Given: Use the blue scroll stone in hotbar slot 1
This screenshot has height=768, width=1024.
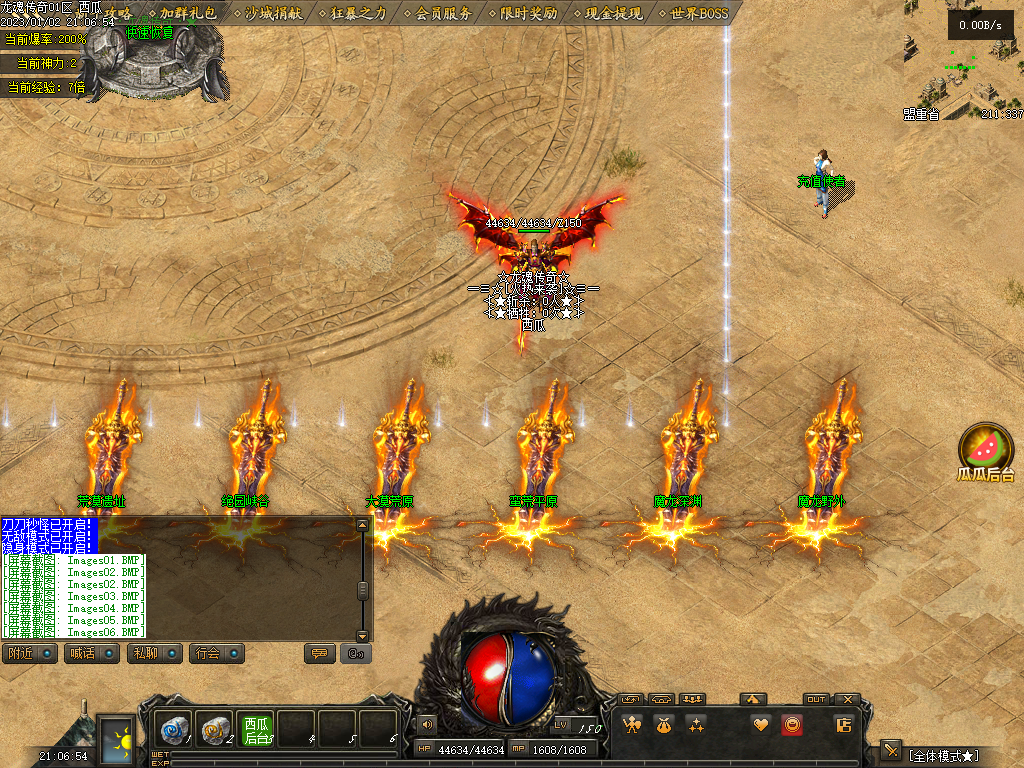Looking at the screenshot, I should pyautogui.click(x=174, y=728).
